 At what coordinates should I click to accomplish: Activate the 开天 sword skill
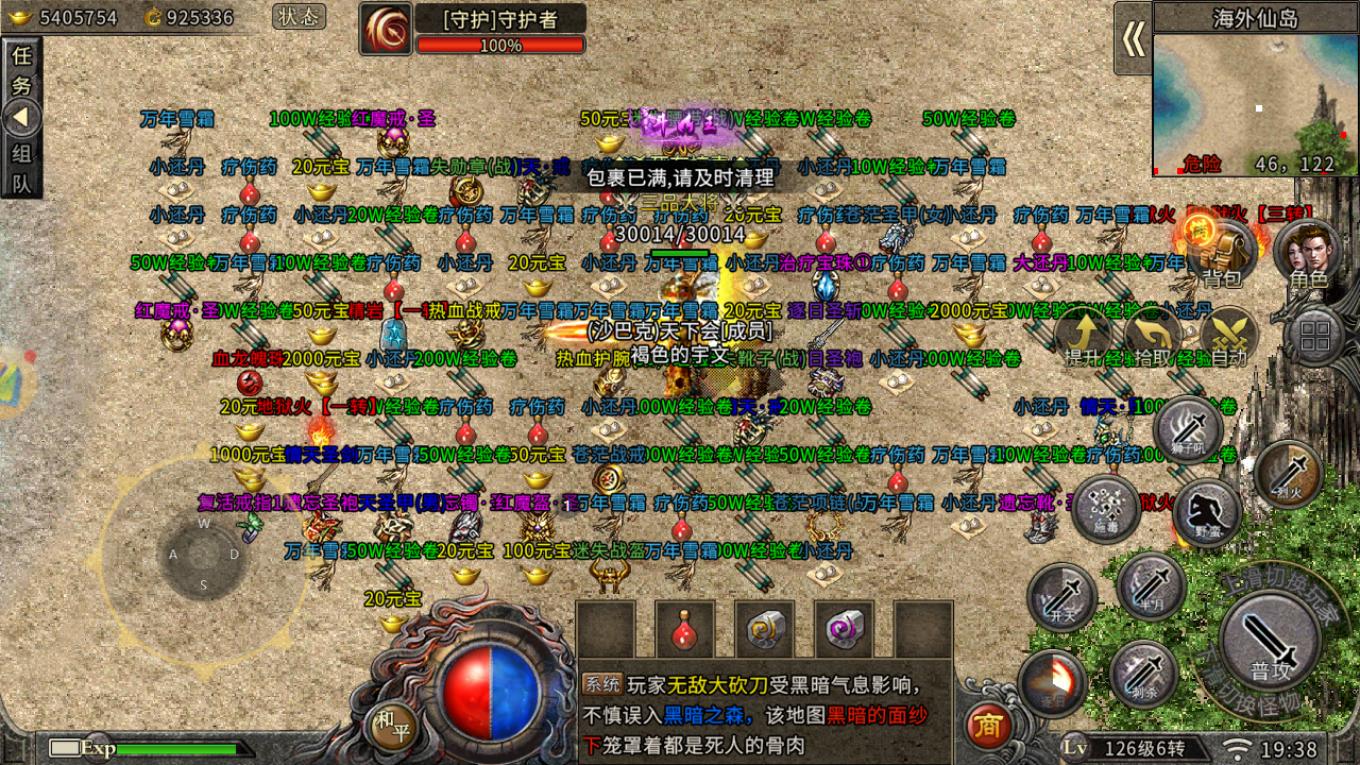click(x=1061, y=597)
